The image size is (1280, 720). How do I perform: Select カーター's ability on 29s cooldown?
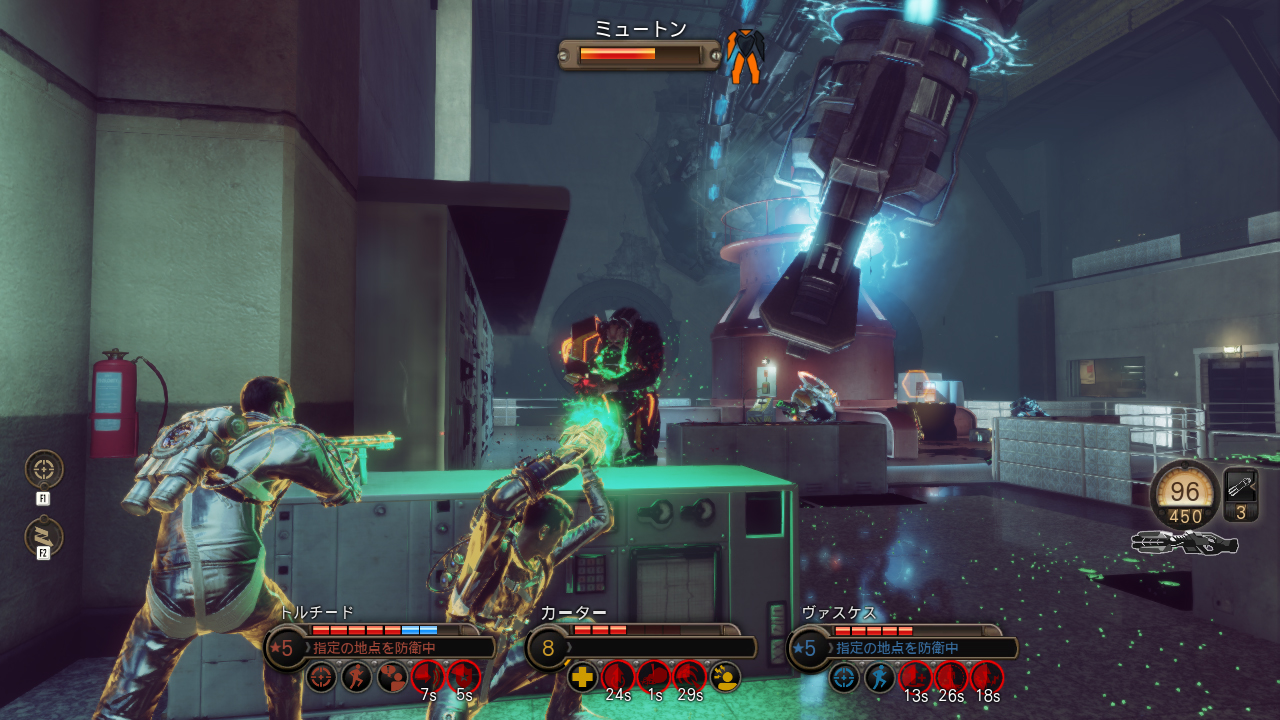689,677
